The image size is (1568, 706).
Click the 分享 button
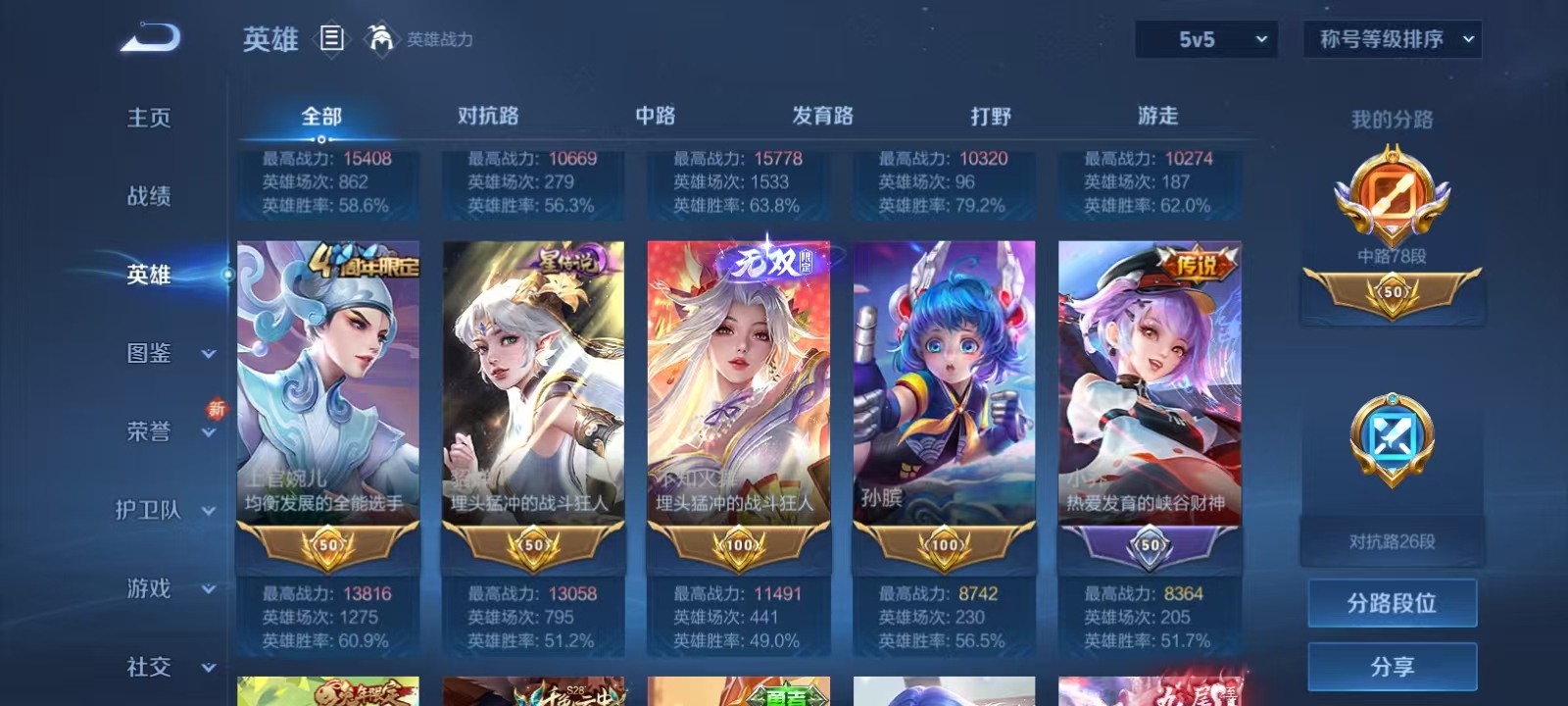tap(1392, 665)
